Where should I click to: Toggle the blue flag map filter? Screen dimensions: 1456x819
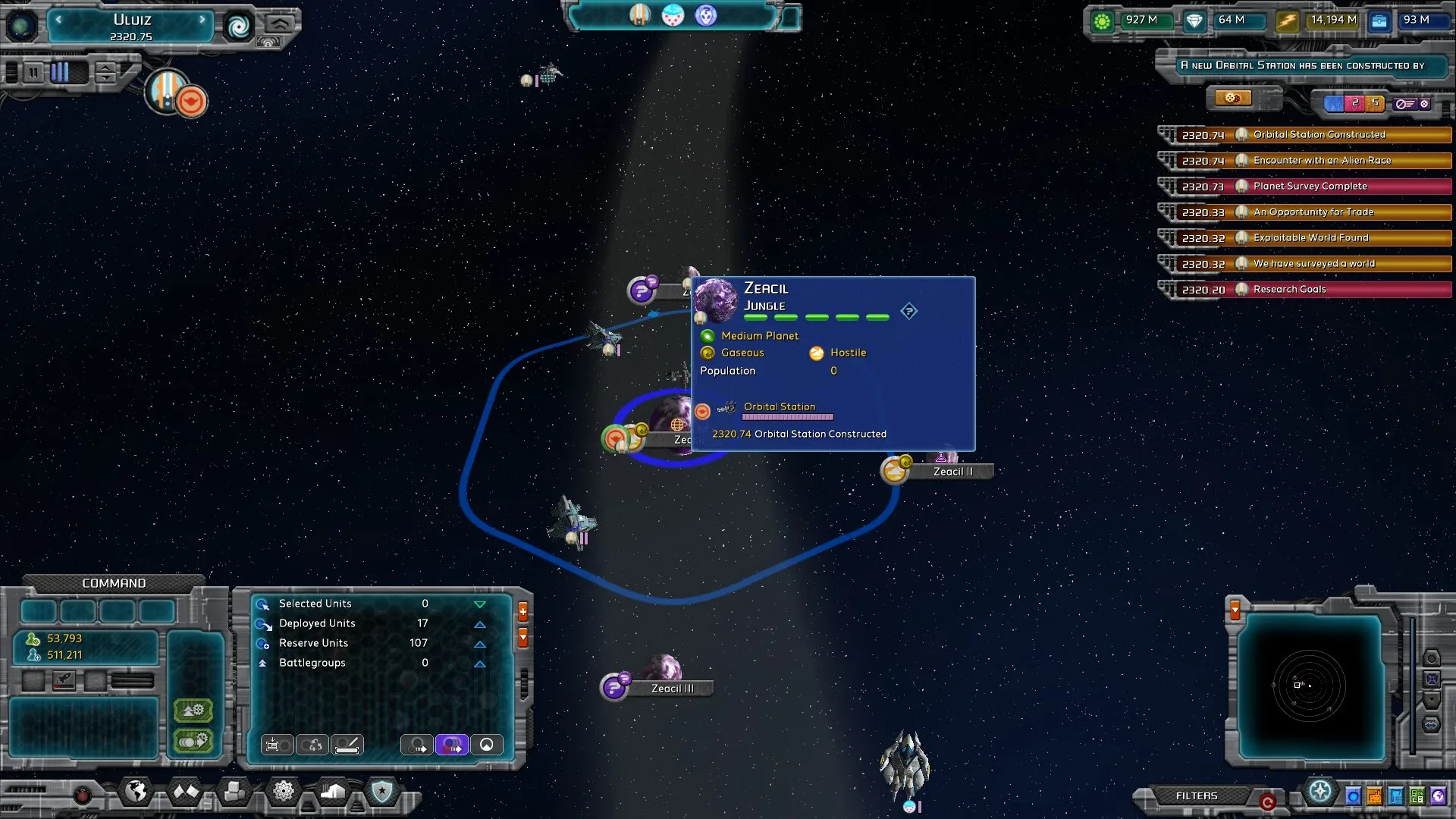point(1395,796)
